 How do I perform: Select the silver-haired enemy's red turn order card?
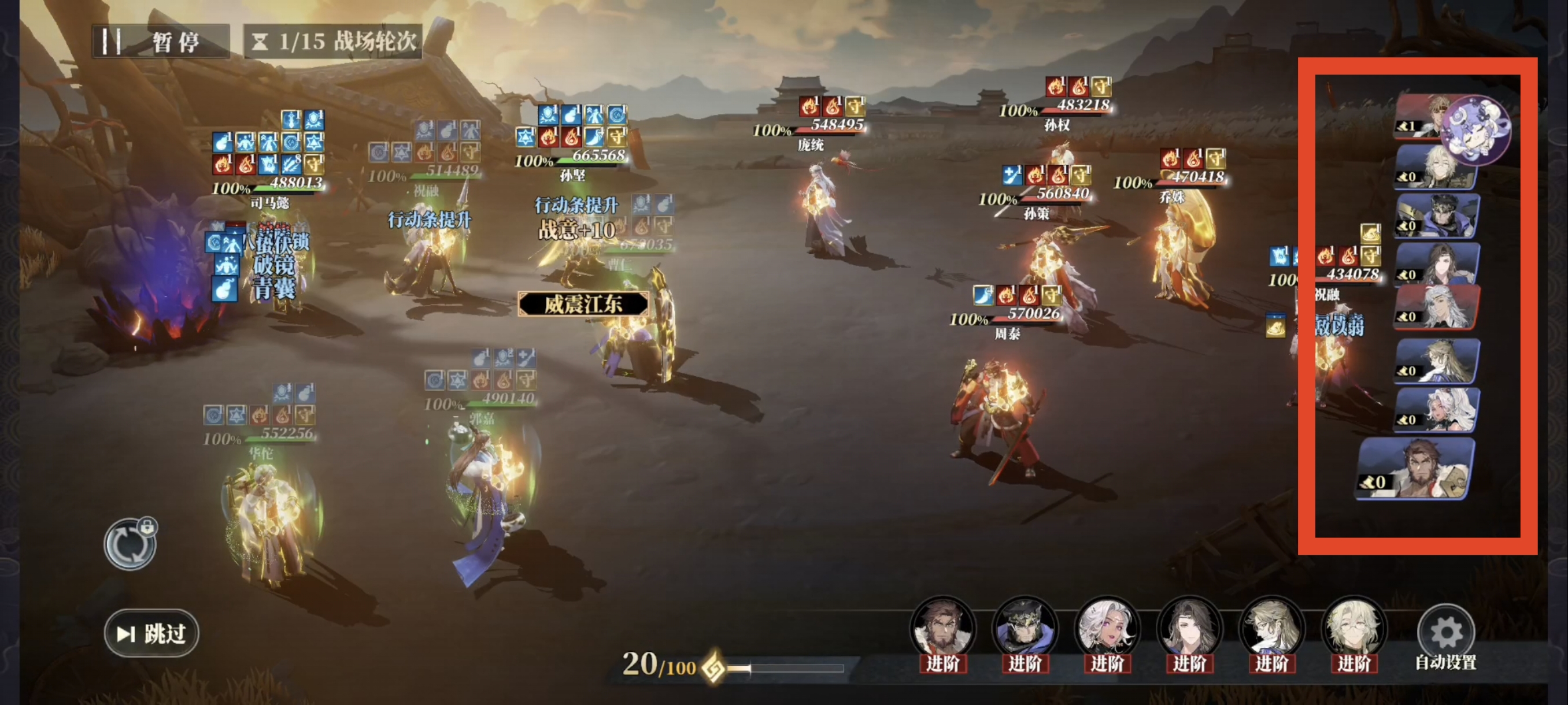pyautogui.click(x=1437, y=308)
